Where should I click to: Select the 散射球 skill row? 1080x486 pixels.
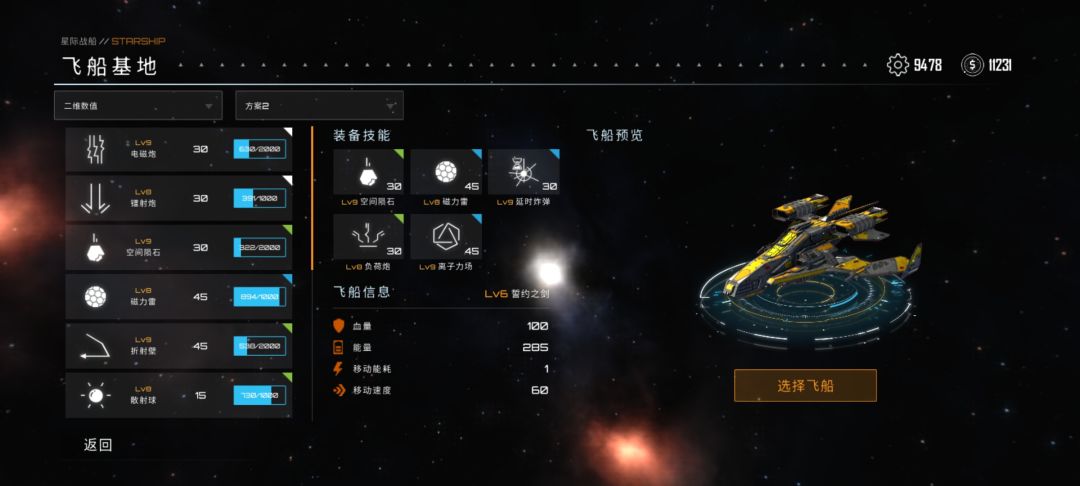tap(179, 395)
